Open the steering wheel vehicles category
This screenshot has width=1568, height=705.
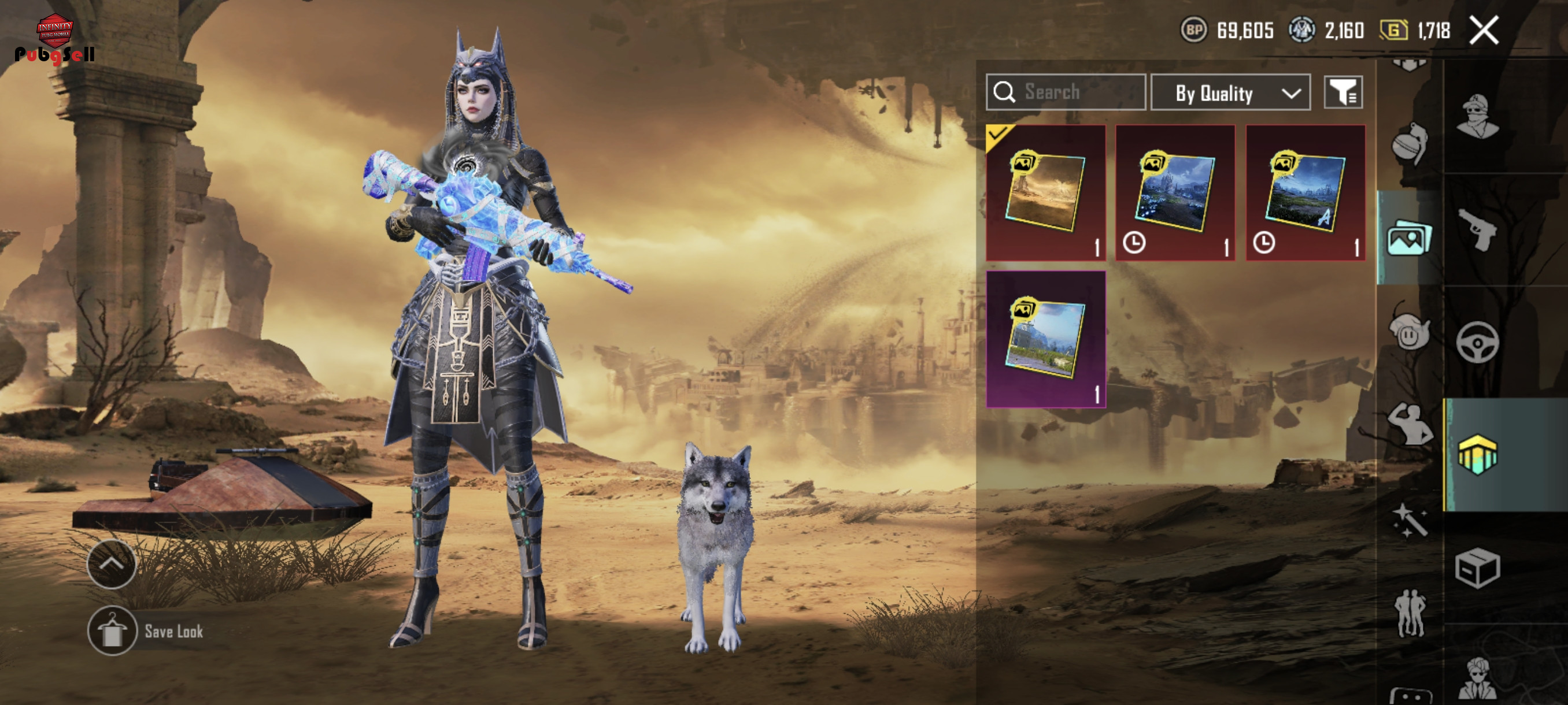click(1477, 343)
